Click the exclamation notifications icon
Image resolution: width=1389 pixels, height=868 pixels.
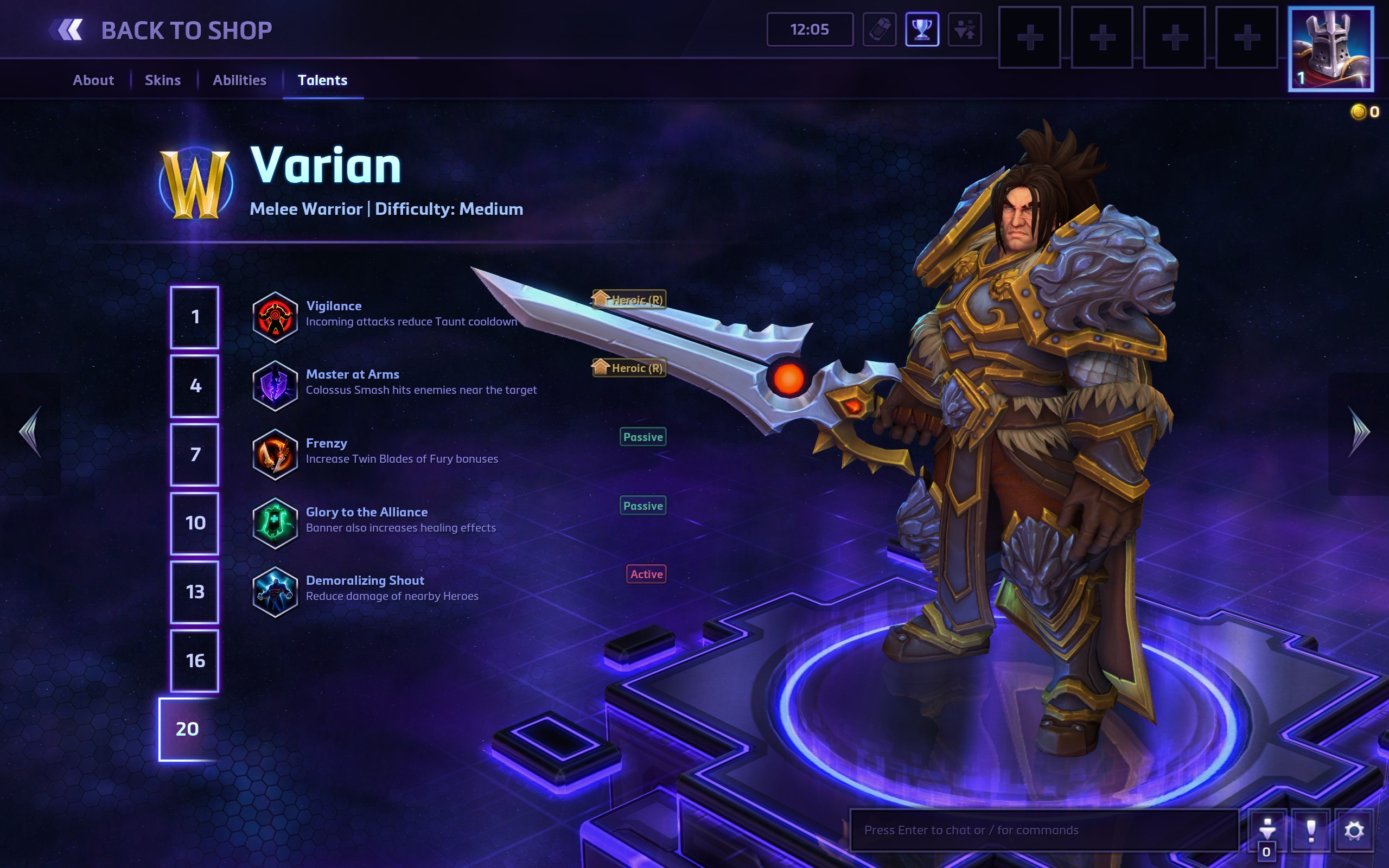tap(1311, 830)
